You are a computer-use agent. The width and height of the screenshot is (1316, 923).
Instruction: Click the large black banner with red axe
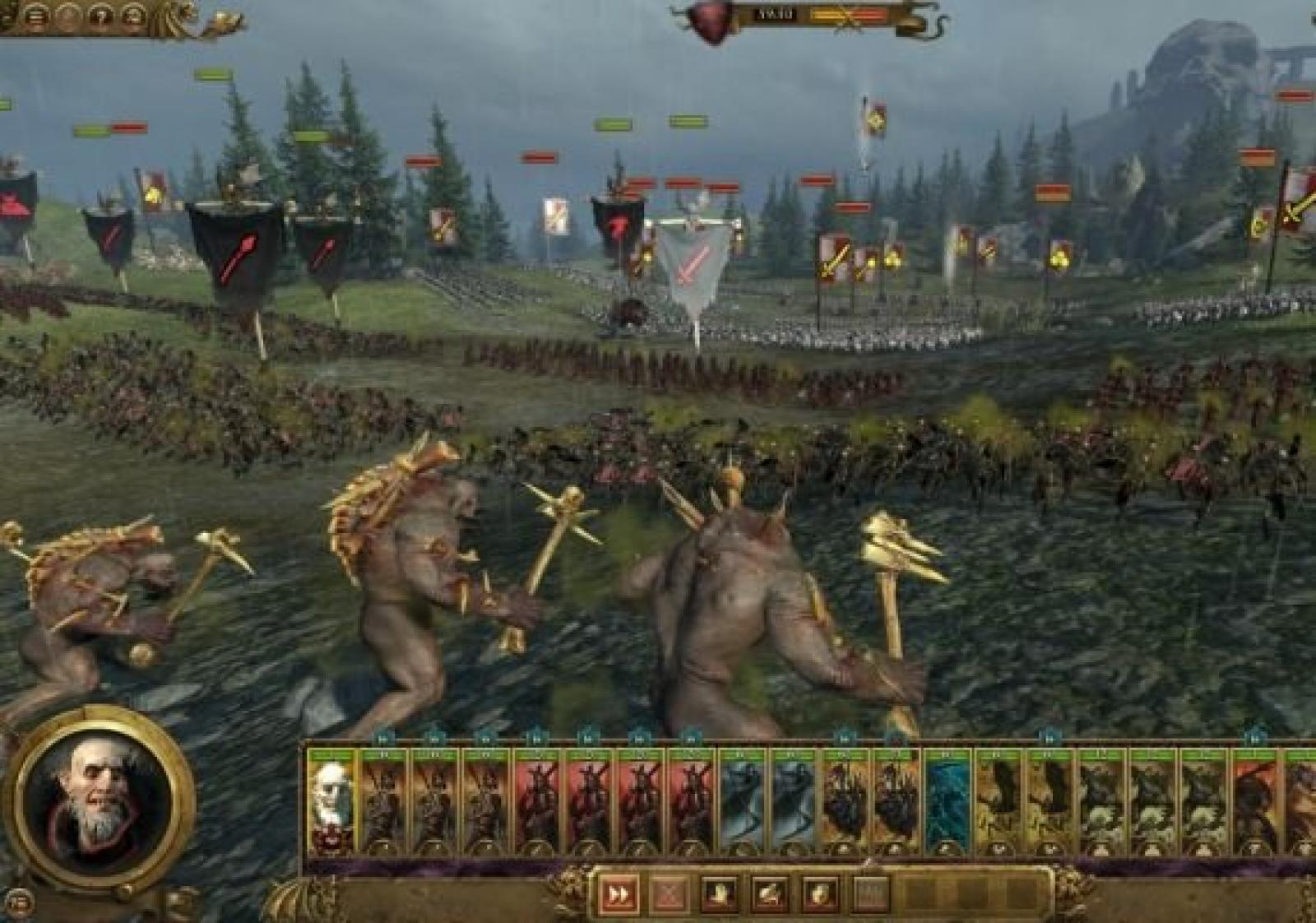click(235, 247)
